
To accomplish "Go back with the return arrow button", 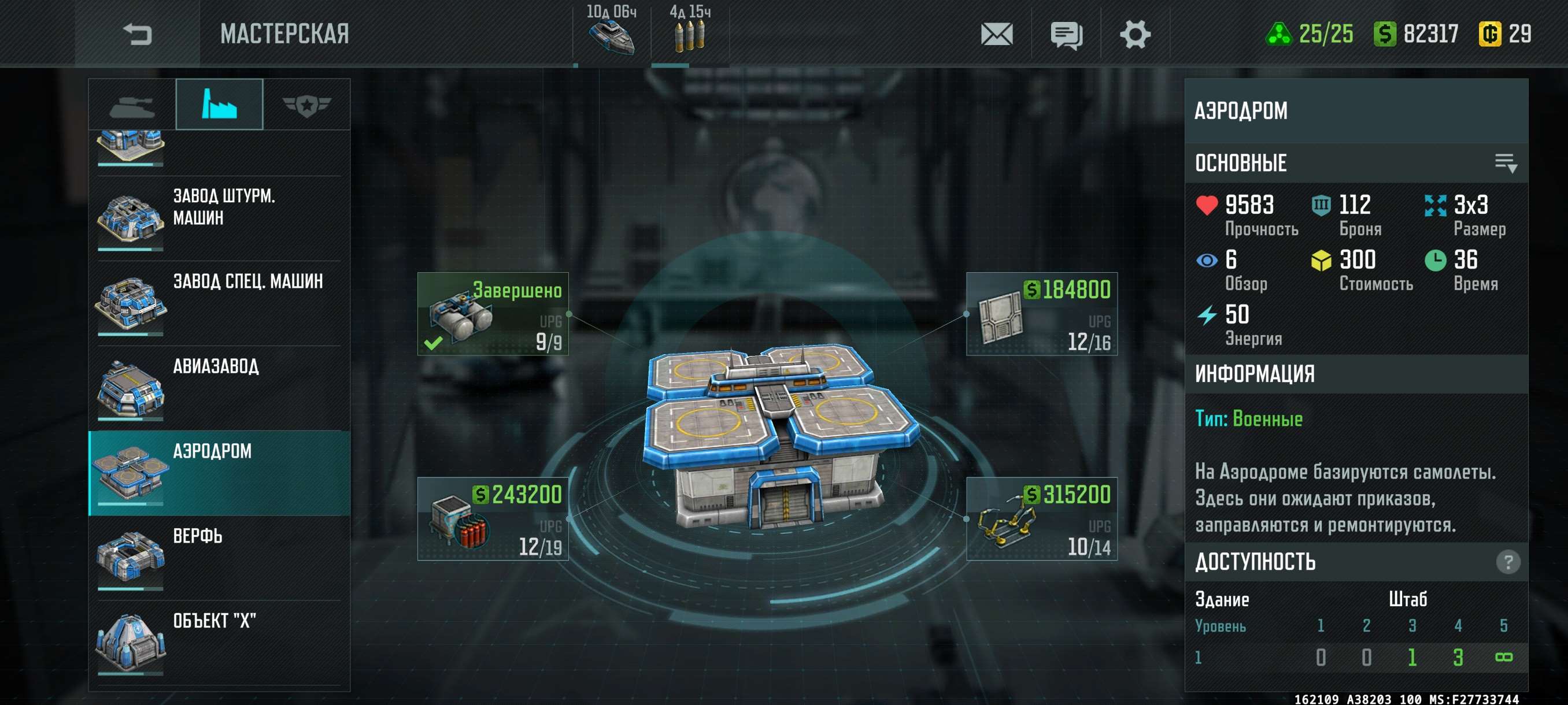I will click(x=137, y=34).
